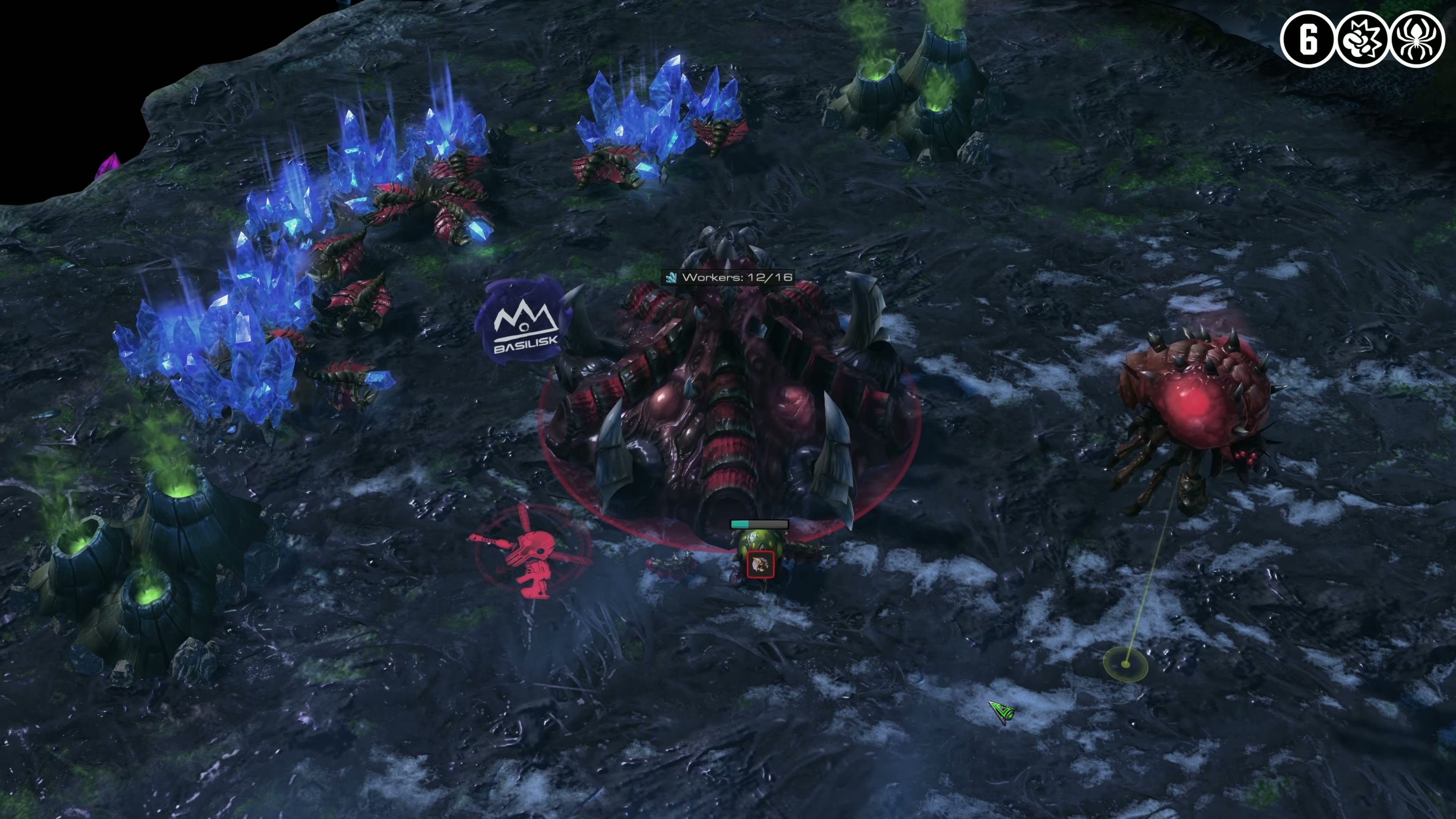Select the red-bordered drone production icon

coord(759,564)
